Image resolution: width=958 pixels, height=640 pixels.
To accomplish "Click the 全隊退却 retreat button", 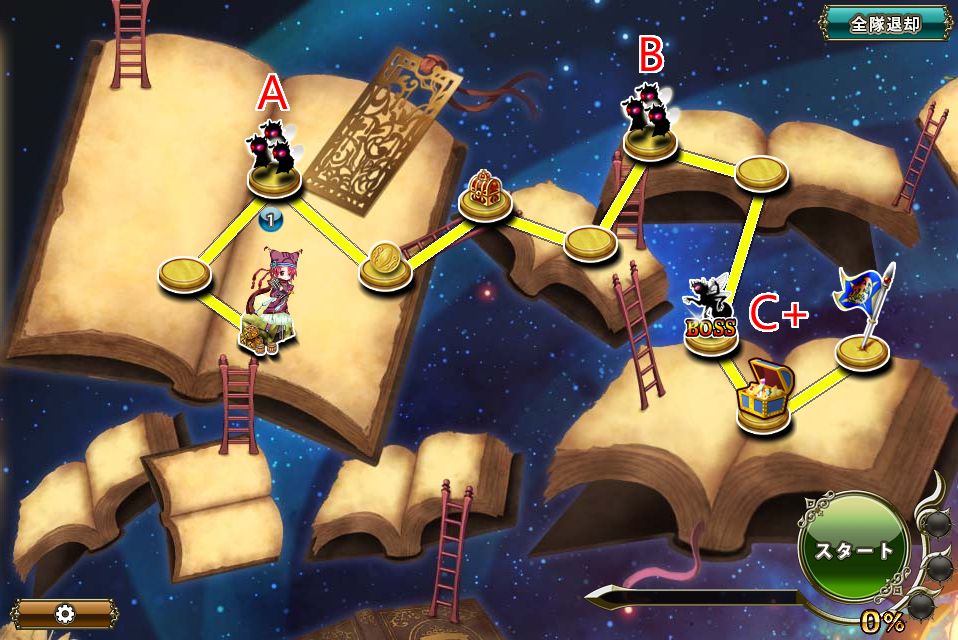I will 884,24.
